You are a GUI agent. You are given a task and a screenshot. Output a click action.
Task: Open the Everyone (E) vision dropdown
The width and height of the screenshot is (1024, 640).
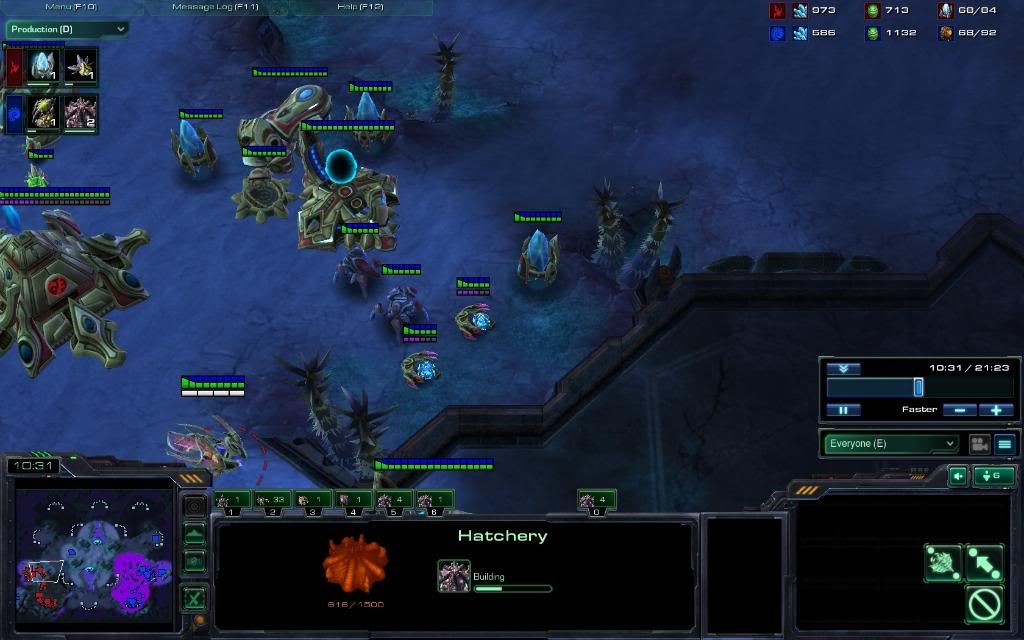pos(891,444)
